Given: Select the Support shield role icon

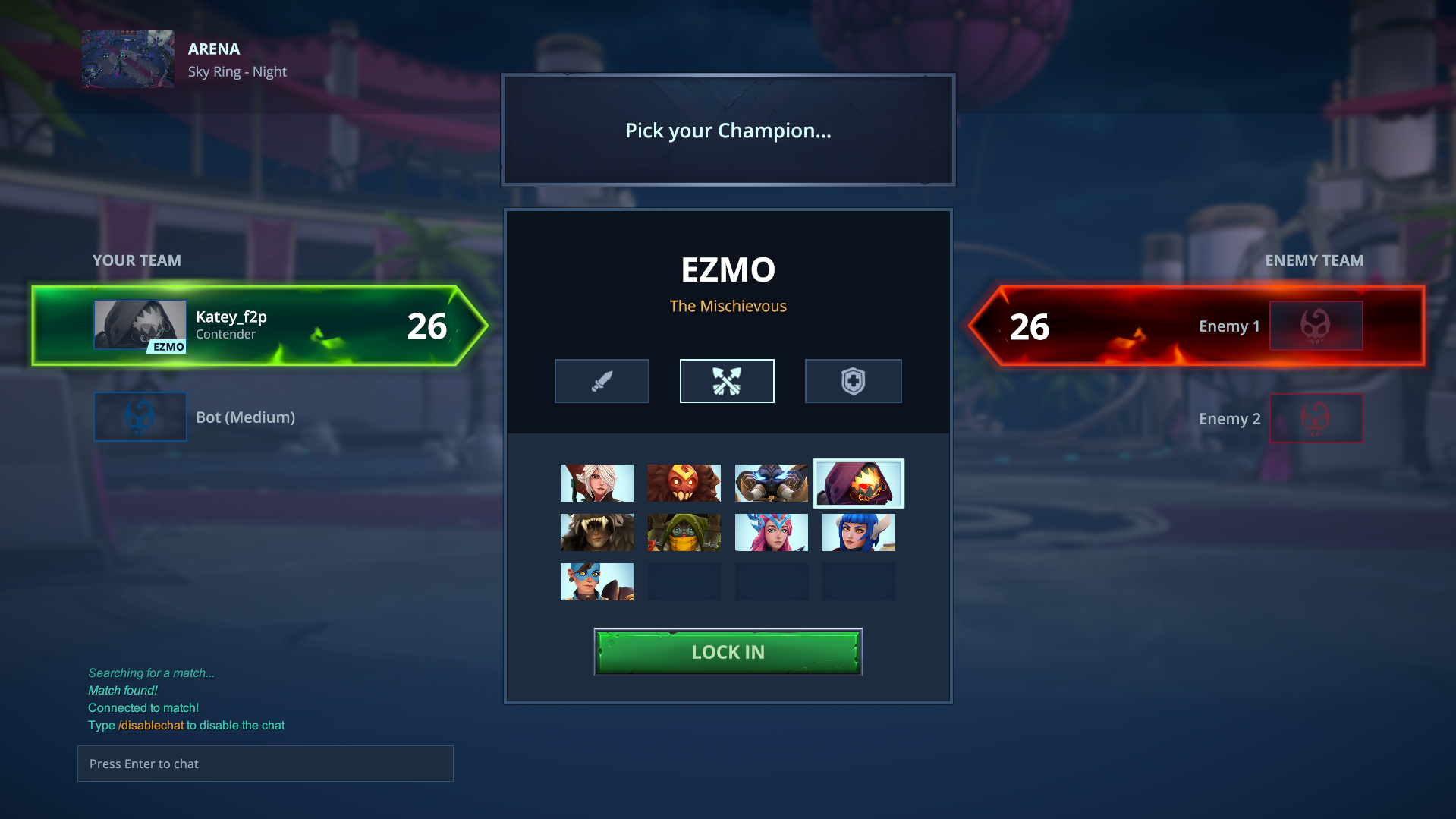Looking at the screenshot, I should 853,380.
